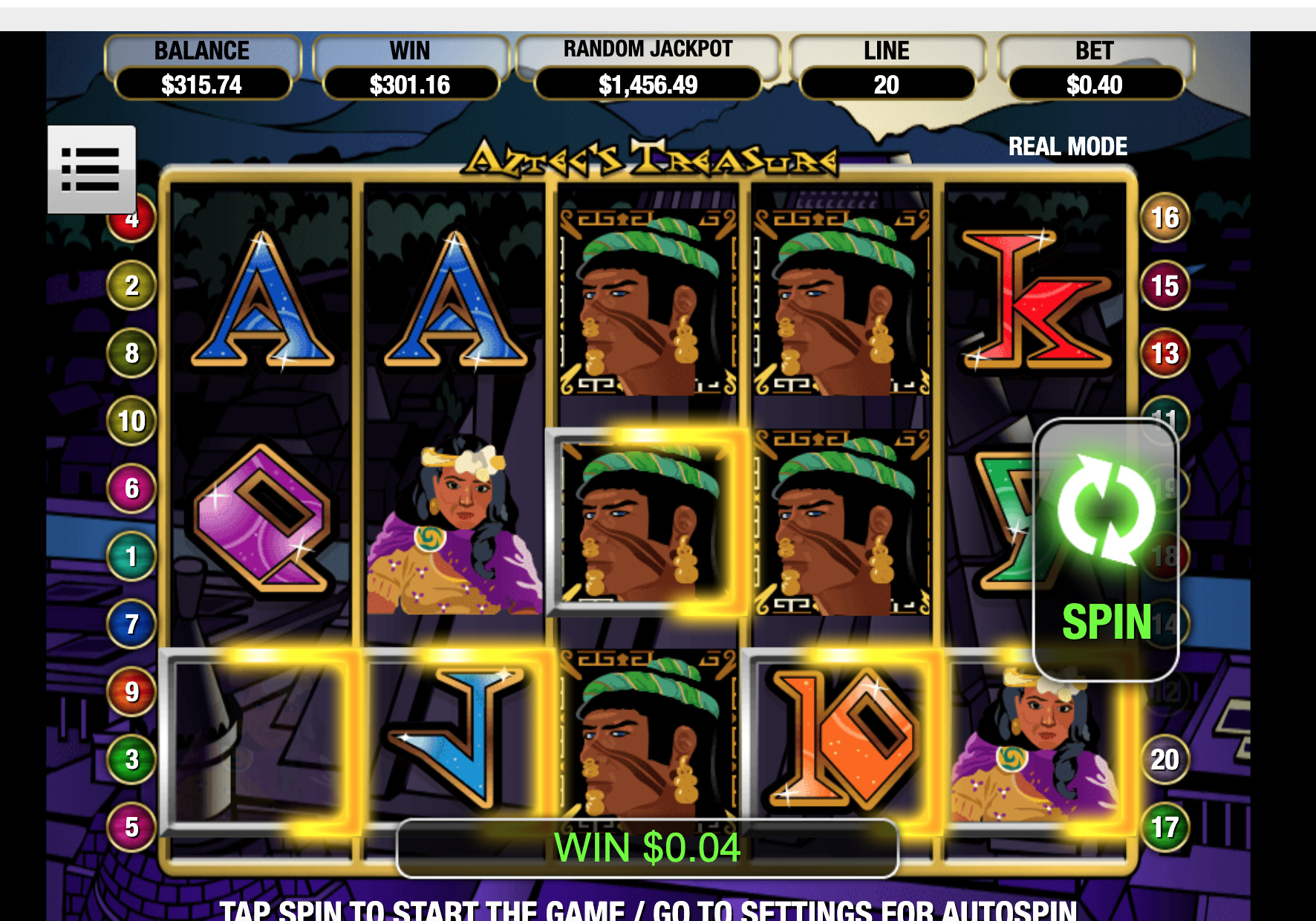1316x921 pixels.
Task: Open the BET amount panel
Action: click(x=1095, y=69)
